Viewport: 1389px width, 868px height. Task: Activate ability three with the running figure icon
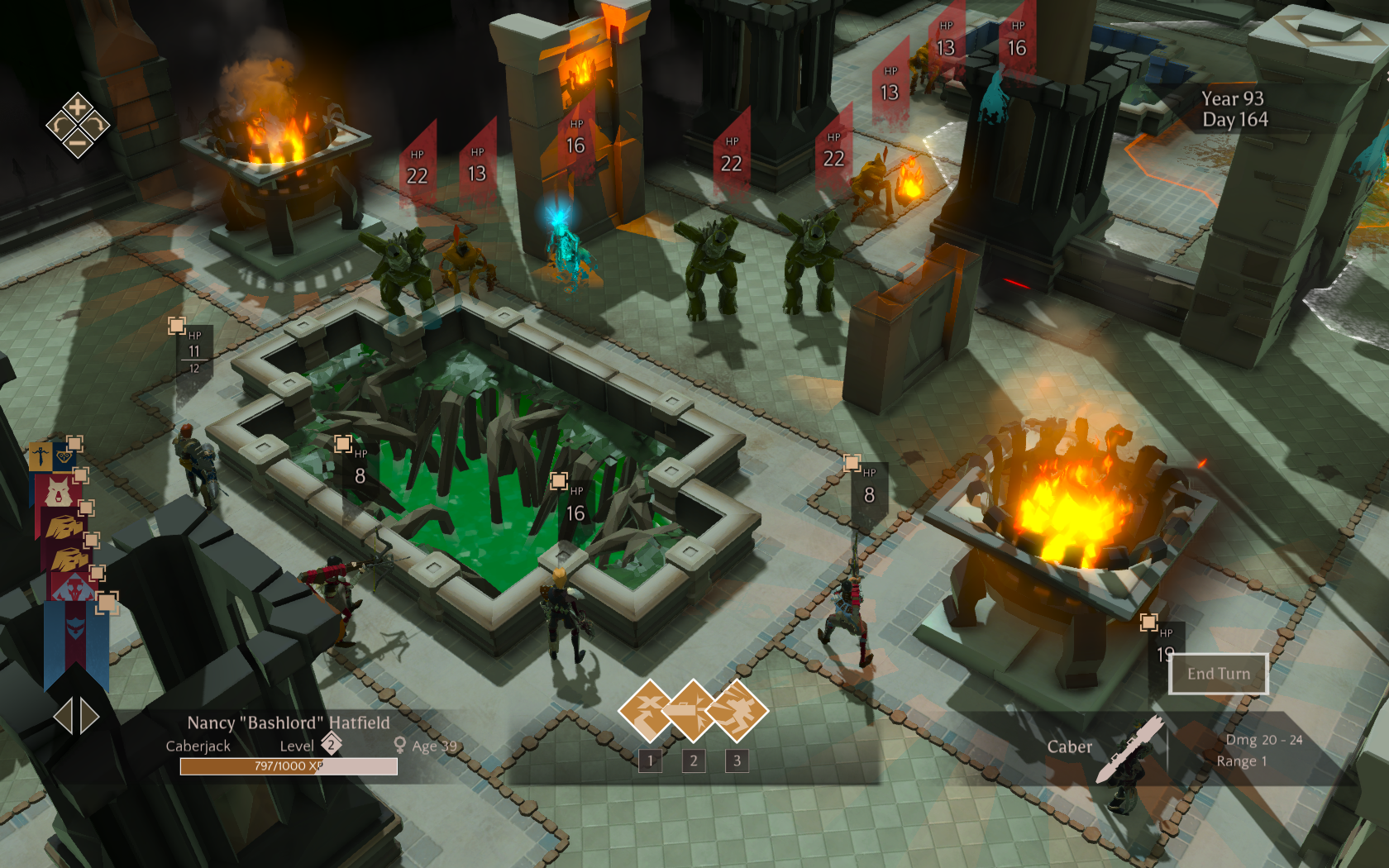pyautogui.click(x=737, y=709)
